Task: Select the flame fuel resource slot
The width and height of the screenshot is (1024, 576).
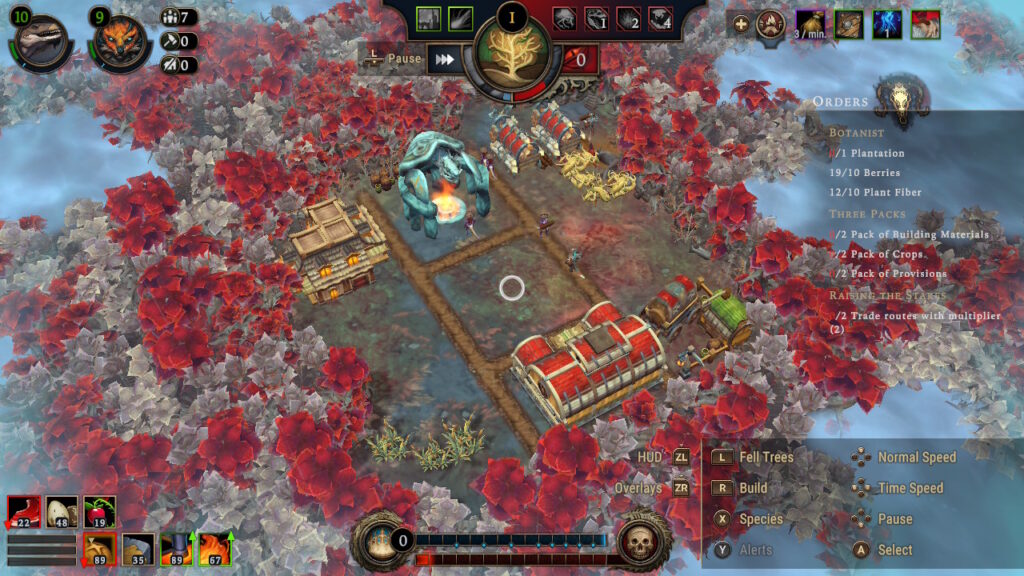Action: click(213, 549)
